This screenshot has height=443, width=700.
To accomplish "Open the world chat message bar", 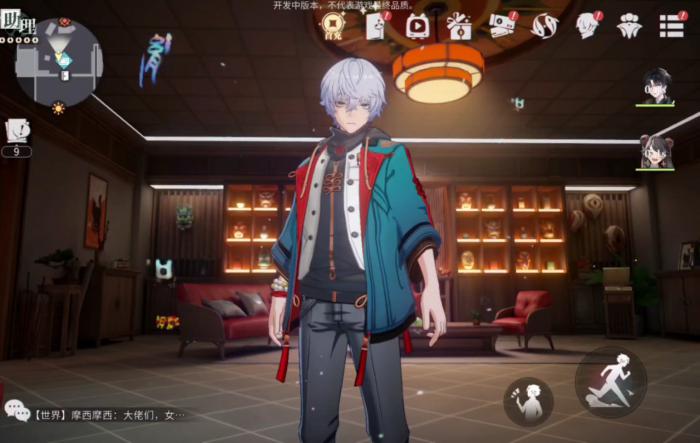I will coord(110,413).
